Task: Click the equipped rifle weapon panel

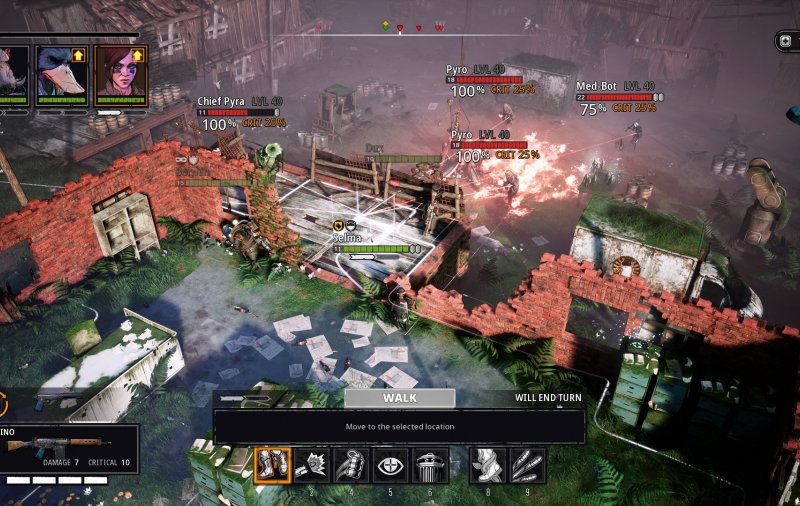Action: 68,448
